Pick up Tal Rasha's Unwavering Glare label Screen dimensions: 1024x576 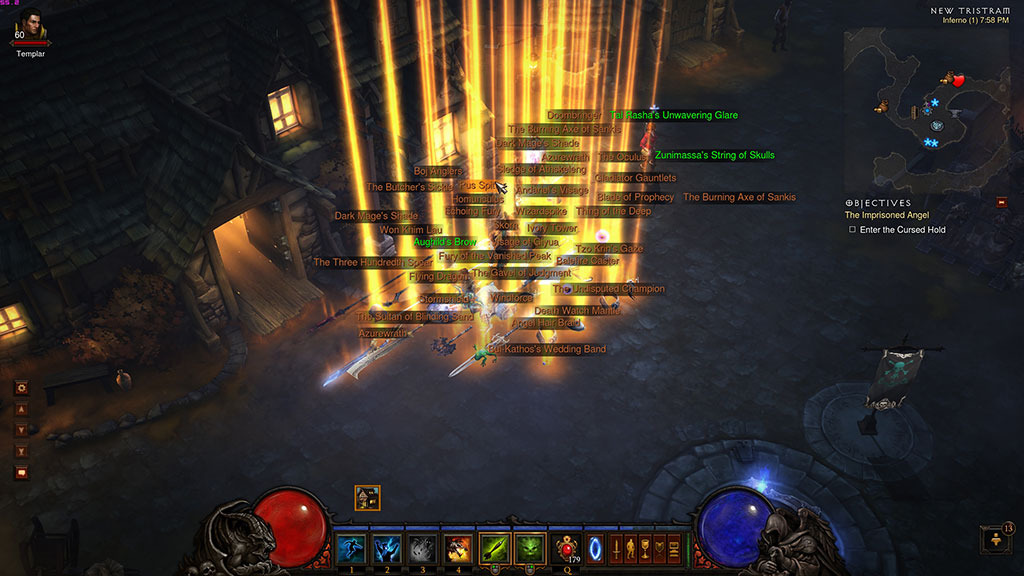pyautogui.click(x=674, y=115)
